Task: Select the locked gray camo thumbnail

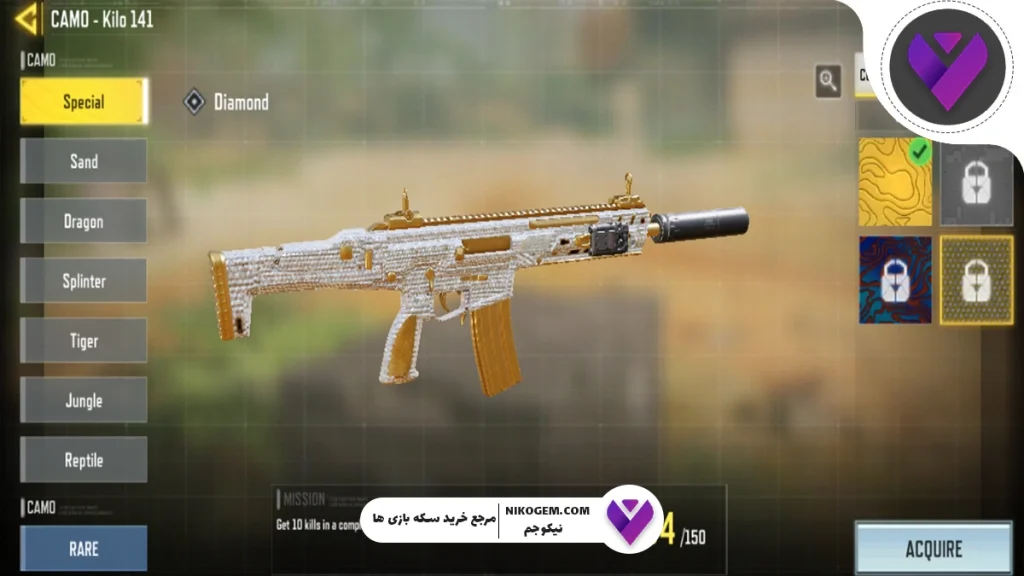Action: click(x=977, y=184)
